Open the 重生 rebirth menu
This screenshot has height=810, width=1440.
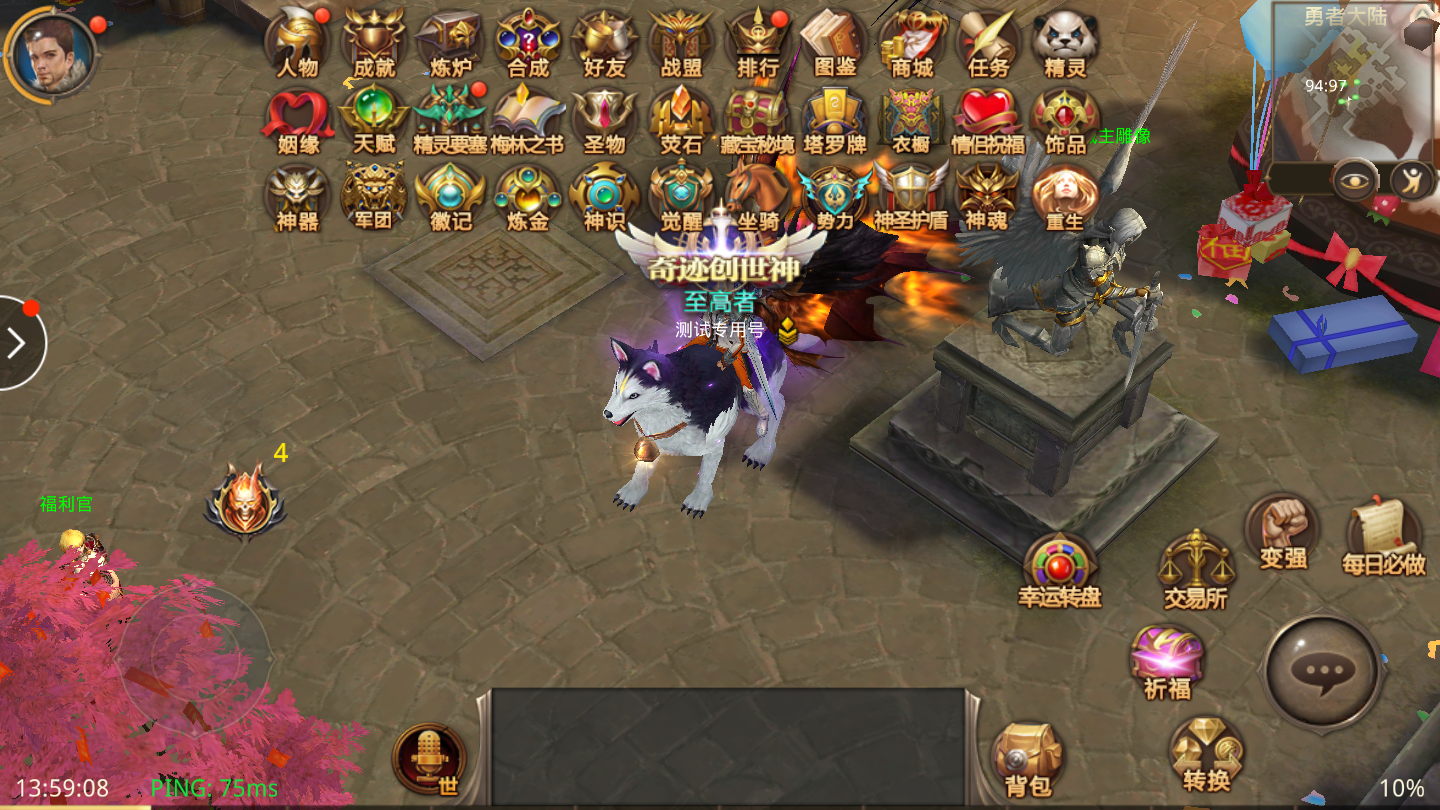(x=1065, y=195)
